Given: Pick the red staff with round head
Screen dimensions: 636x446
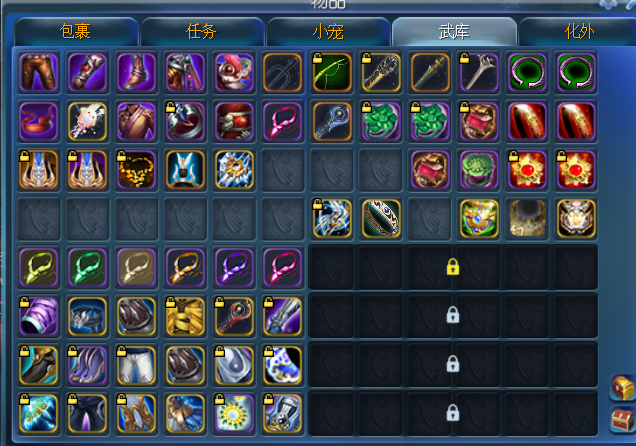Looking at the screenshot, I should pos(234,316).
